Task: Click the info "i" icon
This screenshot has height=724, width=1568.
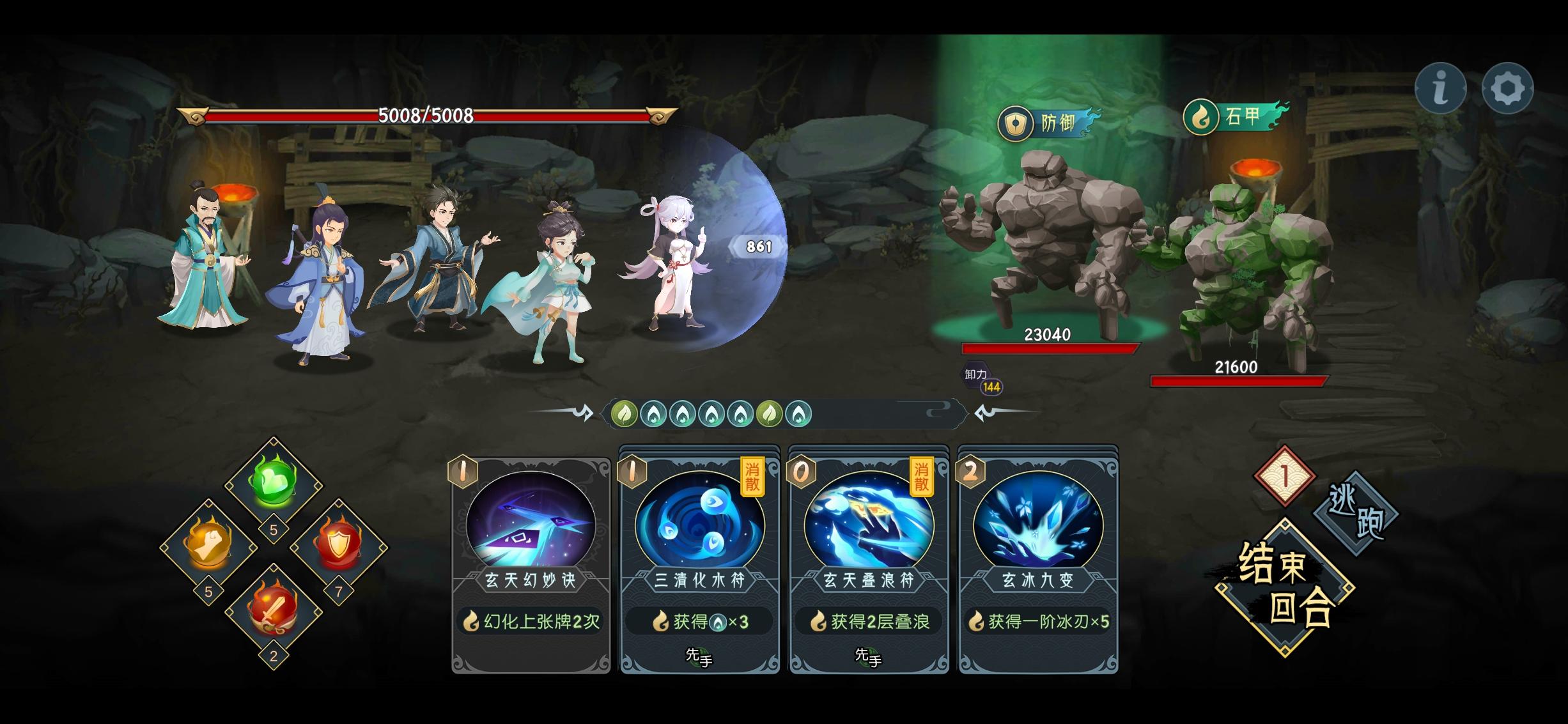Action: (1441, 89)
